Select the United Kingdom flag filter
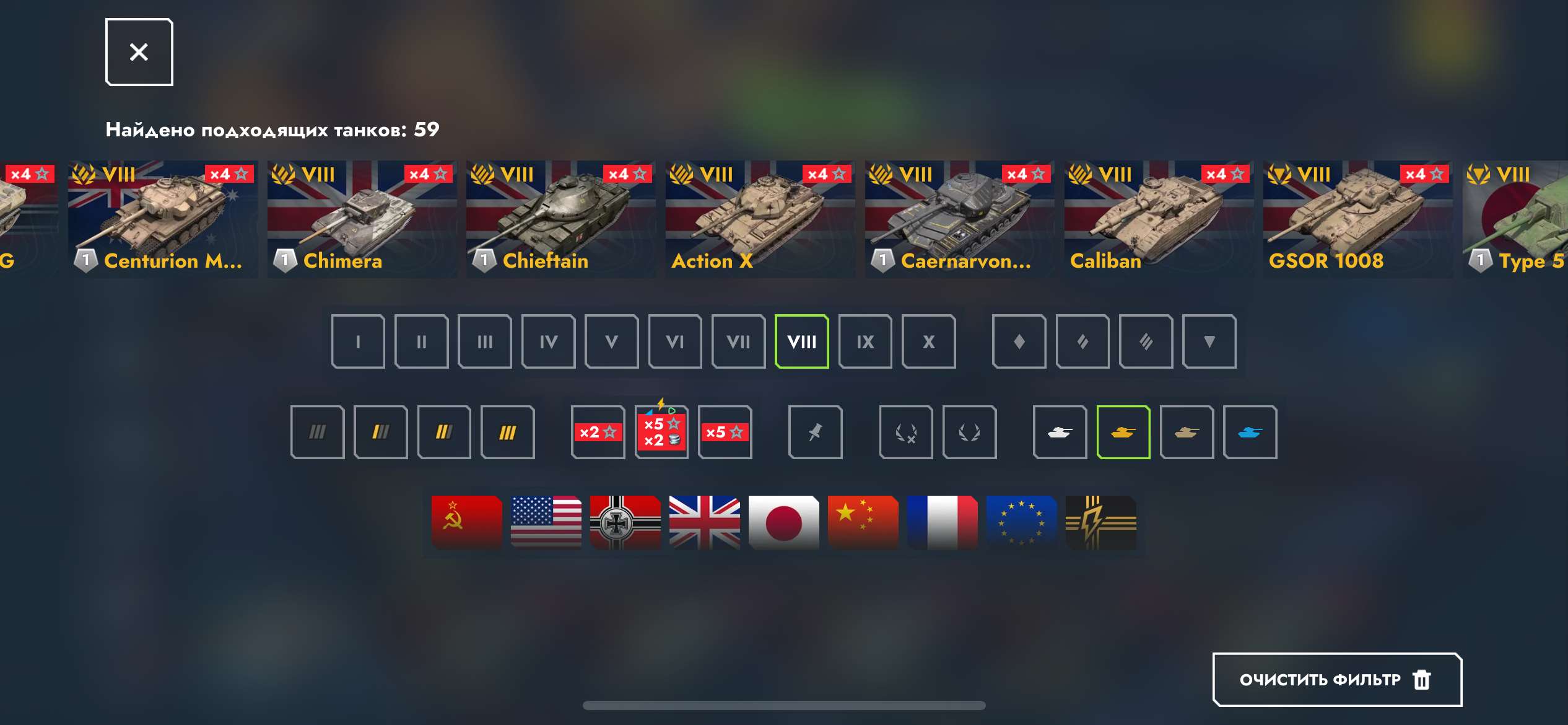Image resolution: width=1568 pixels, height=725 pixels. tap(705, 522)
